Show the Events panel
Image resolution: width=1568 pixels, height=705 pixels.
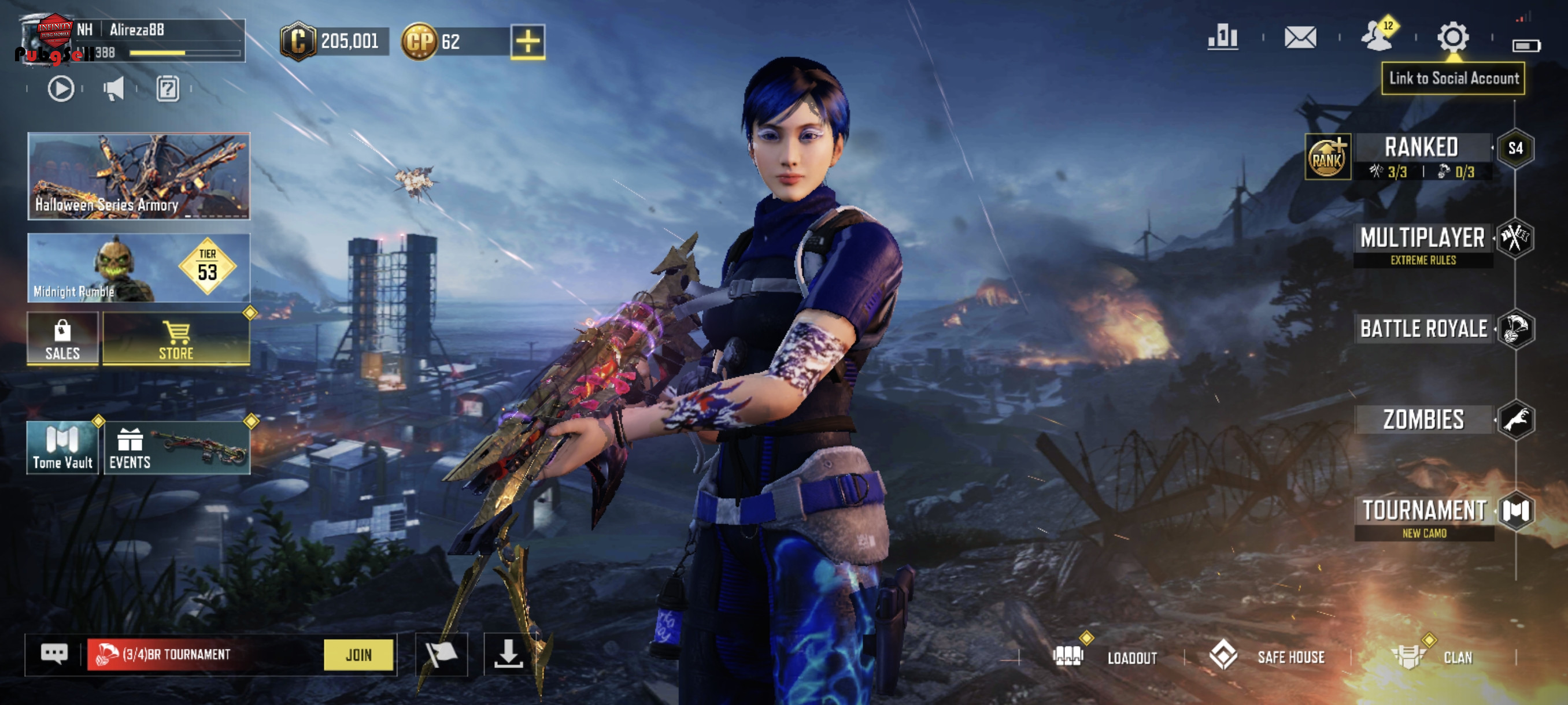point(176,448)
